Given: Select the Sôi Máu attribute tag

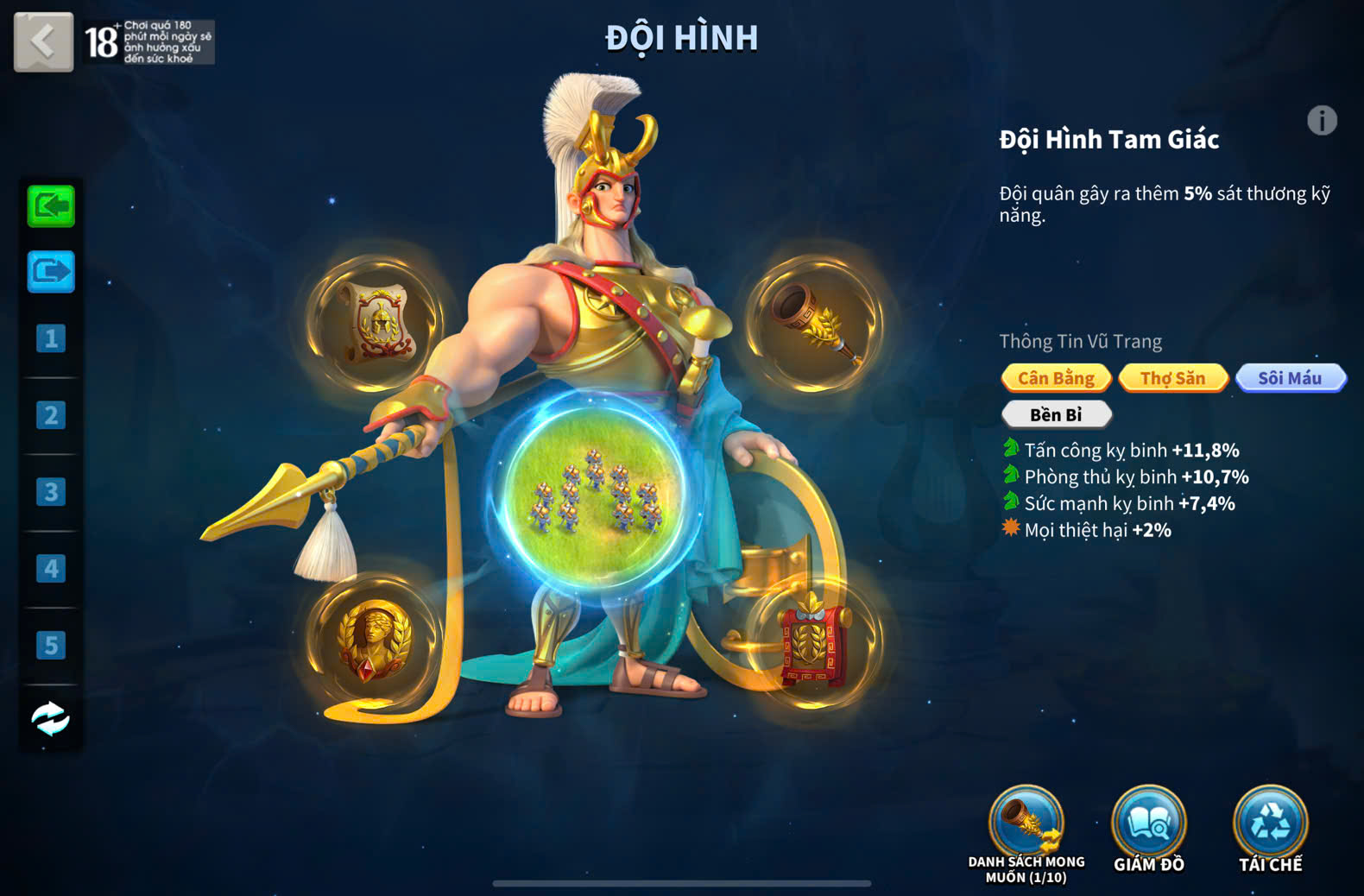Looking at the screenshot, I should (1290, 378).
